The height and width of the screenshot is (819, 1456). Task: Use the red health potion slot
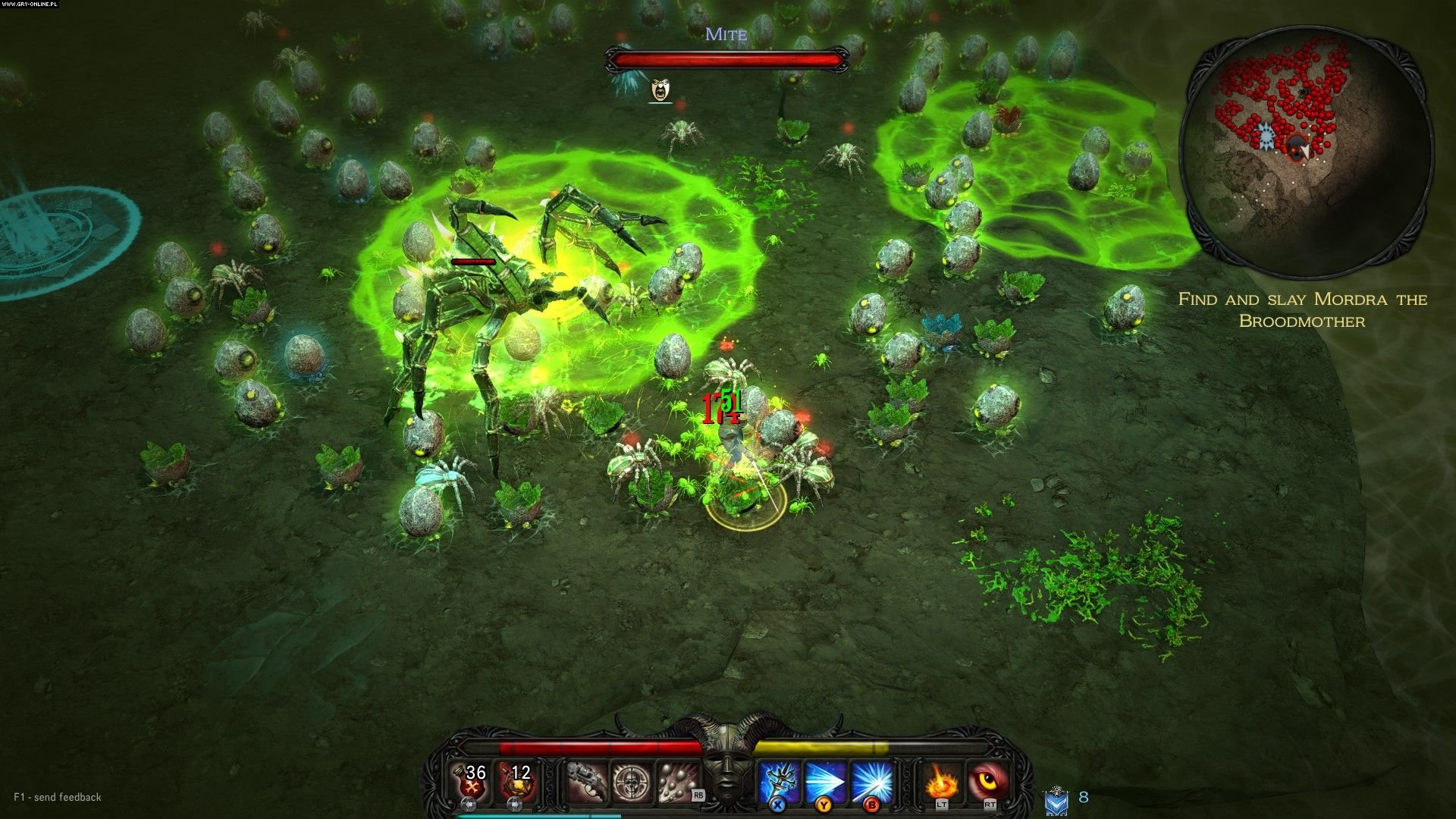coord(471,781)
